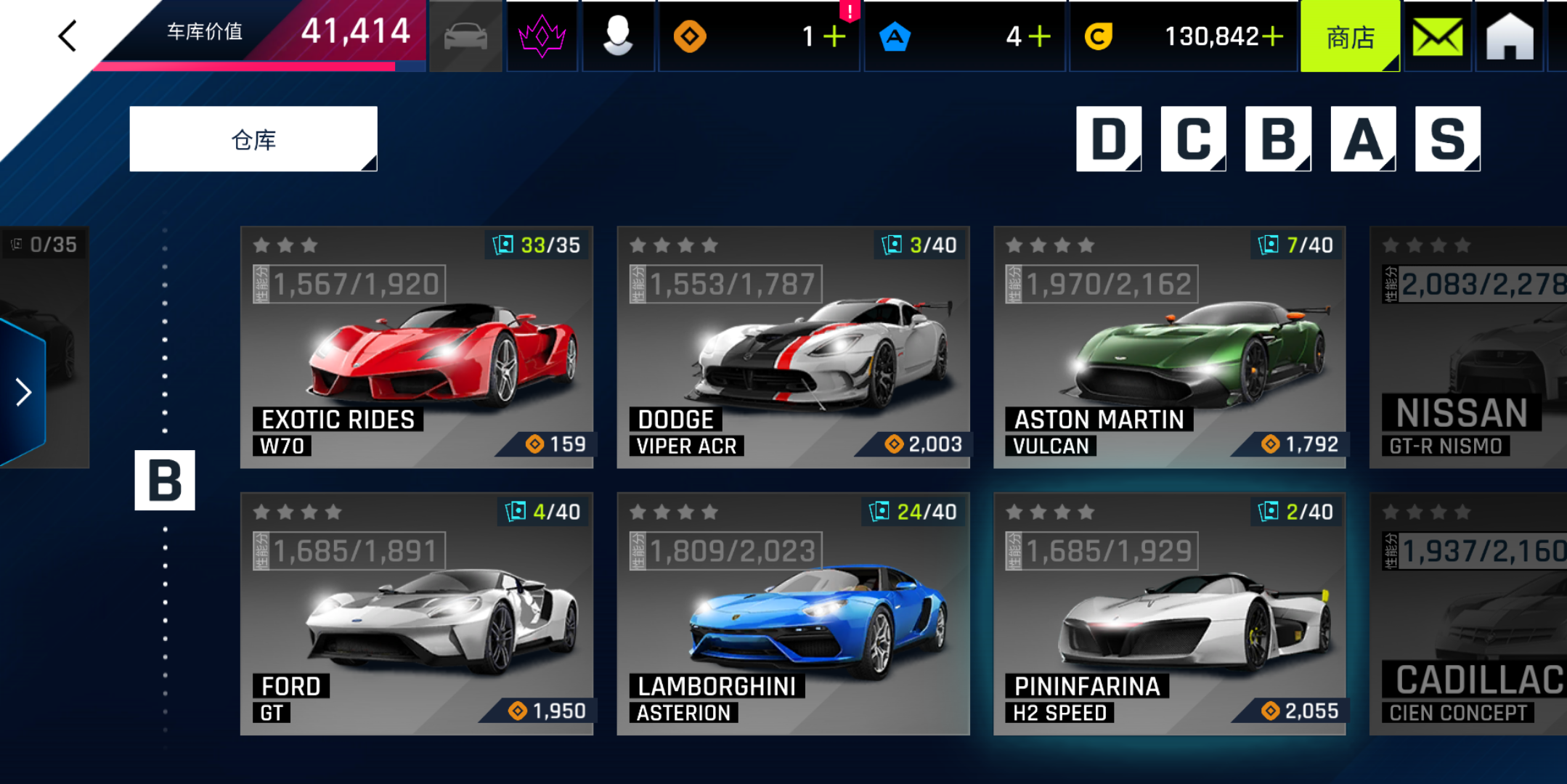Add more blue tokens with plus

pos(1040,36)
